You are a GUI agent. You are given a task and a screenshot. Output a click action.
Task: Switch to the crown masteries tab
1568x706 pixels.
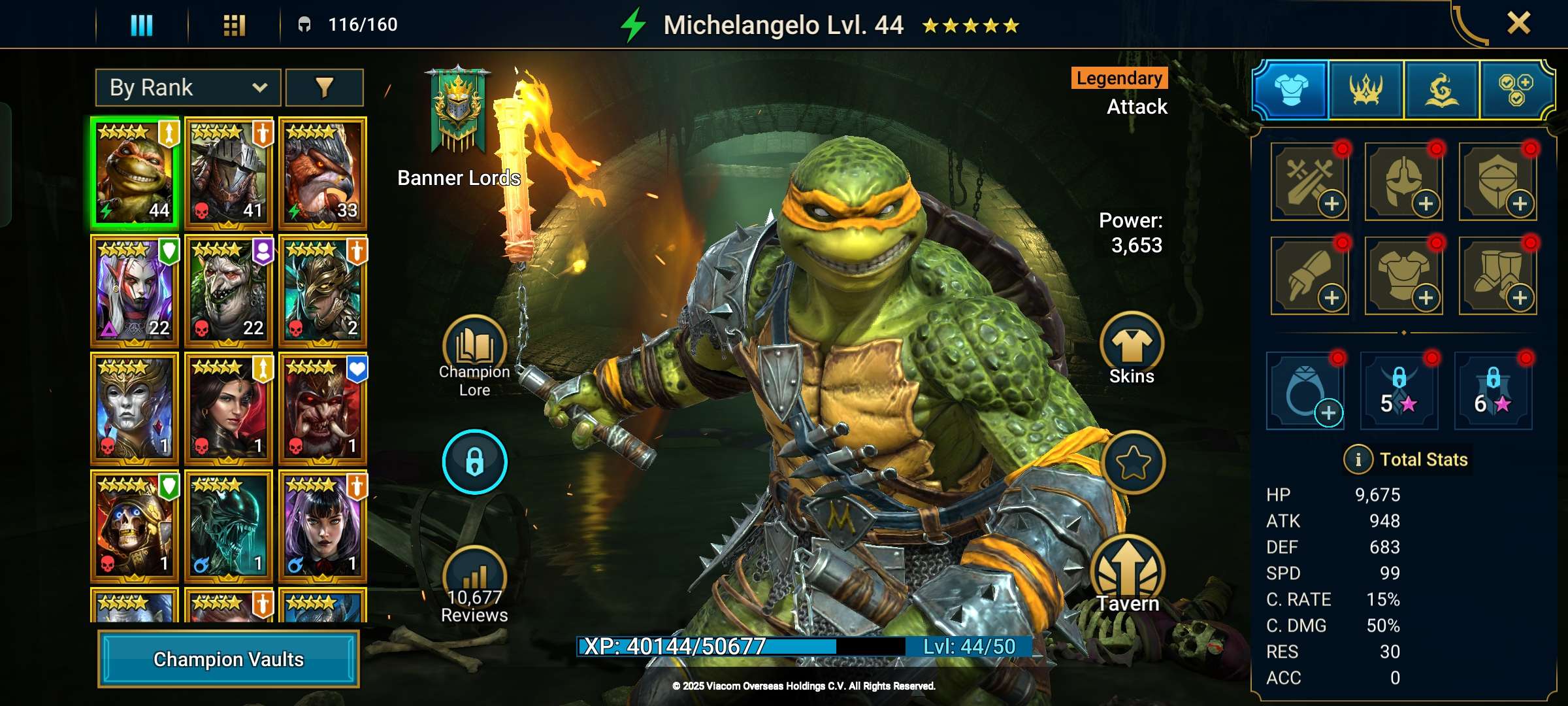(x=1366, y=90)
